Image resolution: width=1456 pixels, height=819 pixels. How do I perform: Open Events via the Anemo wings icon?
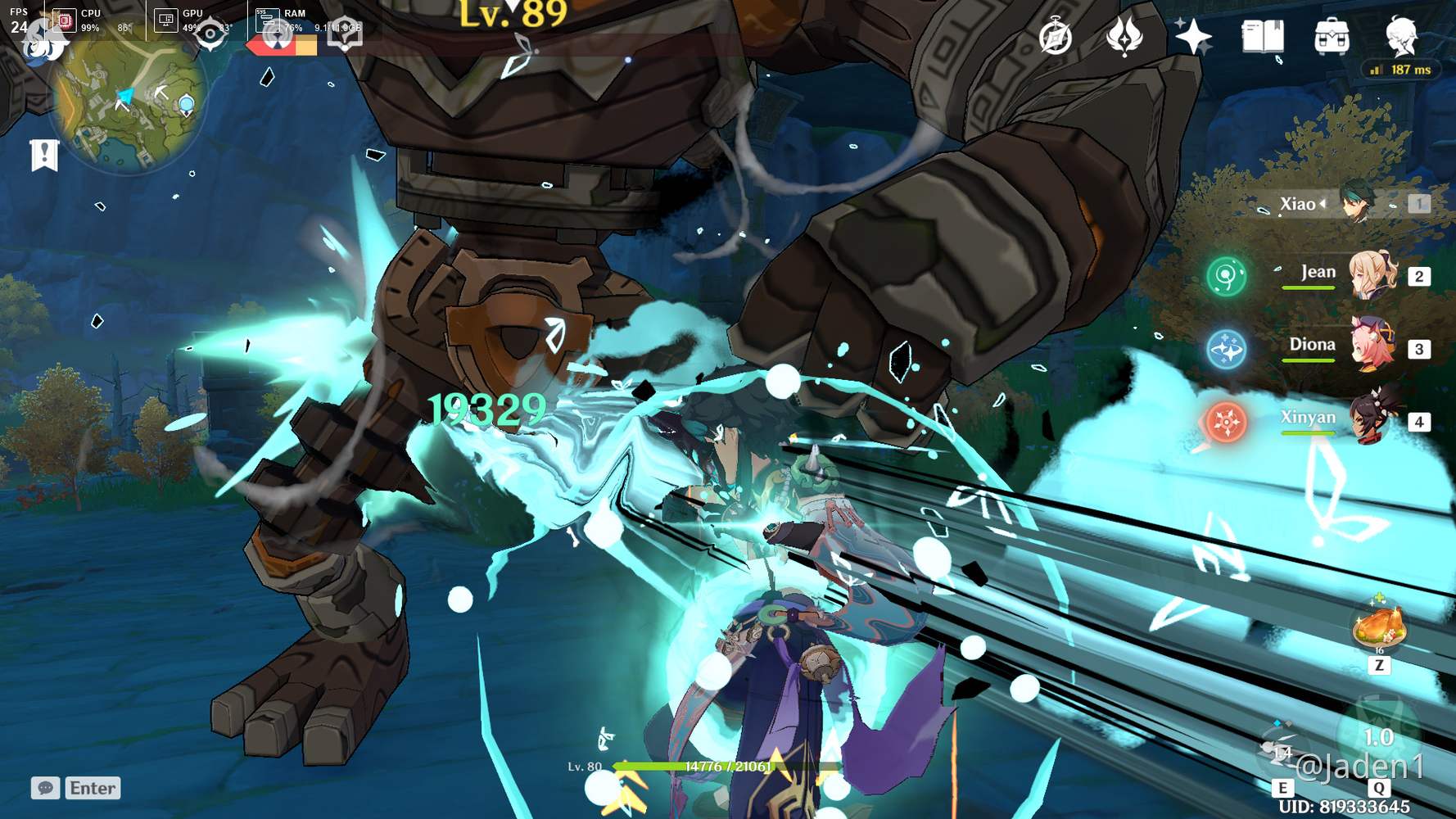point(1127,37)
